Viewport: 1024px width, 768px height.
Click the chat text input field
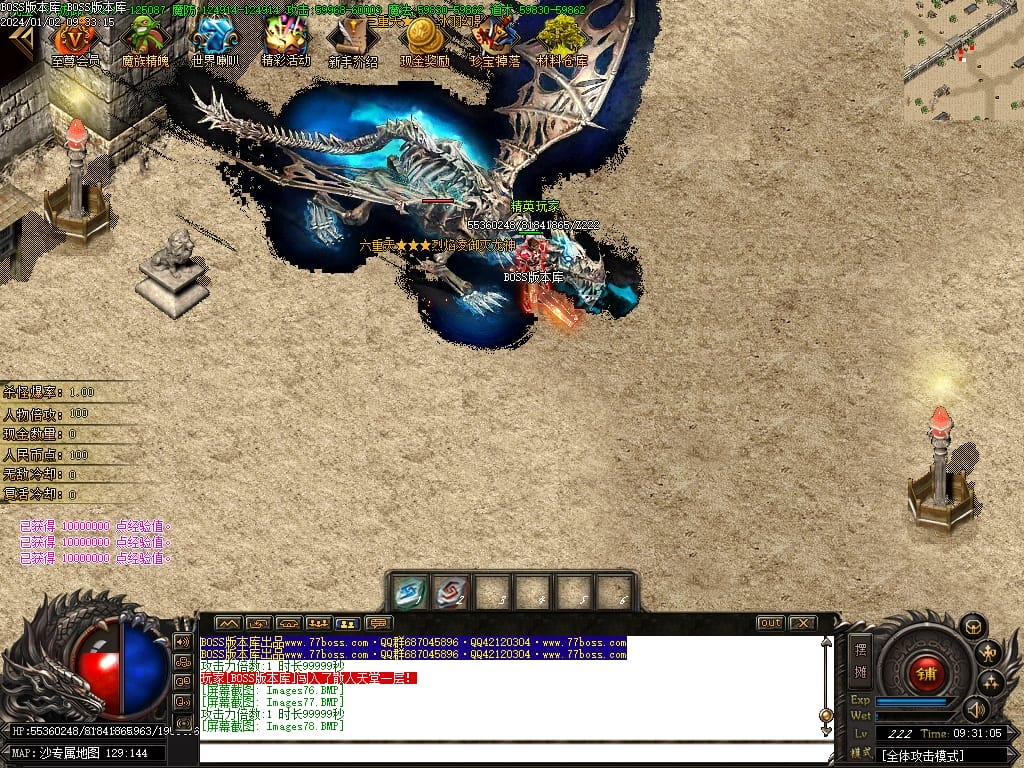tap(515, 752)
